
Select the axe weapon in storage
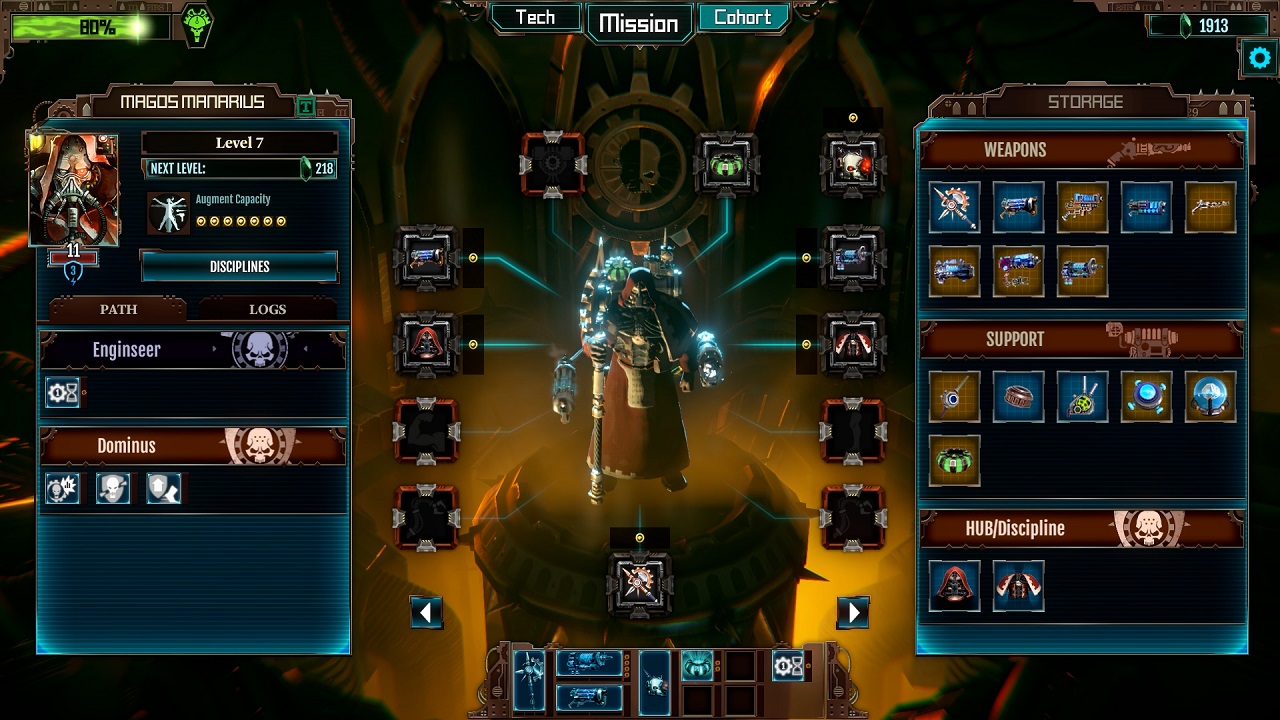click(x=954, y=207)
